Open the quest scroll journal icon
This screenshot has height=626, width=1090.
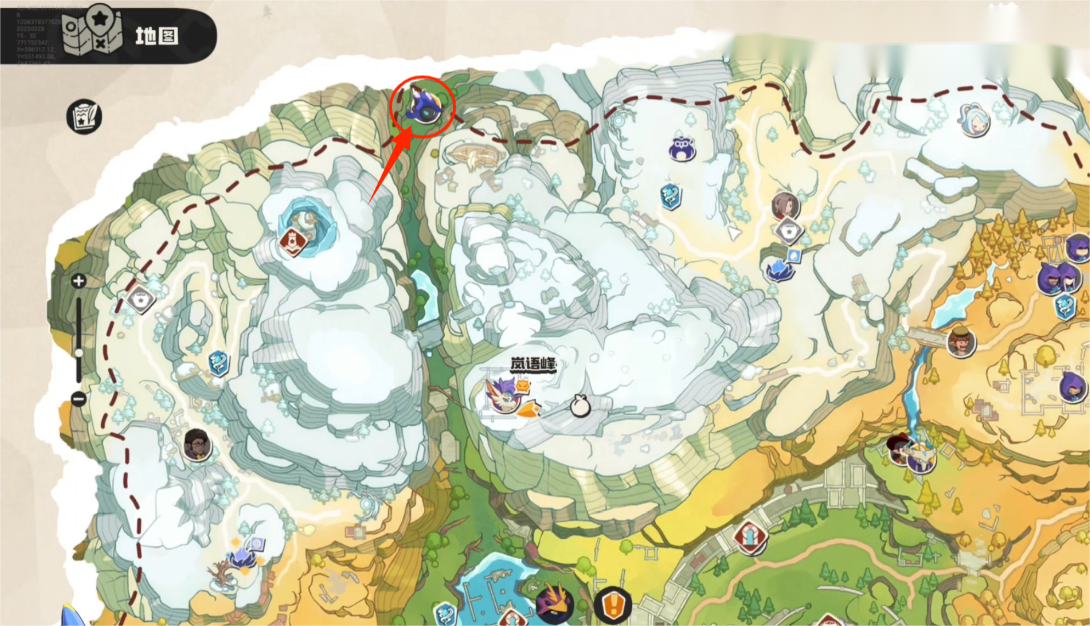(x=84, y=117)
